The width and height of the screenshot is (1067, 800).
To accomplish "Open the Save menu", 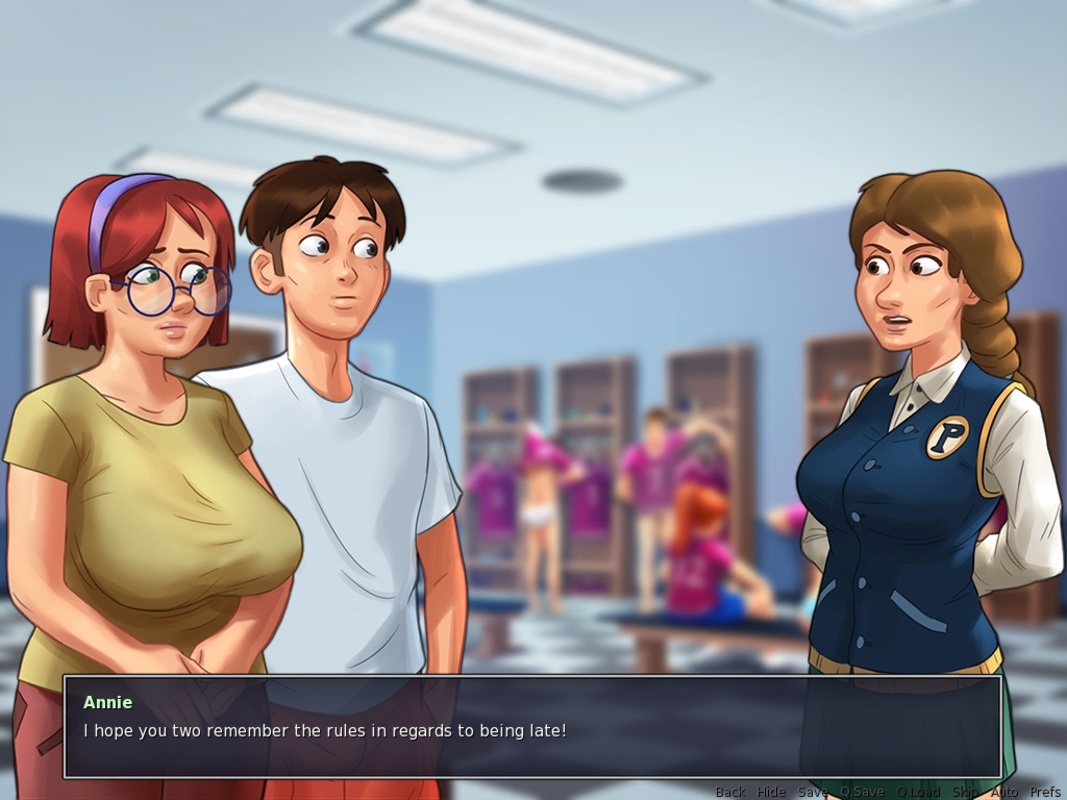I will point(812,792).
